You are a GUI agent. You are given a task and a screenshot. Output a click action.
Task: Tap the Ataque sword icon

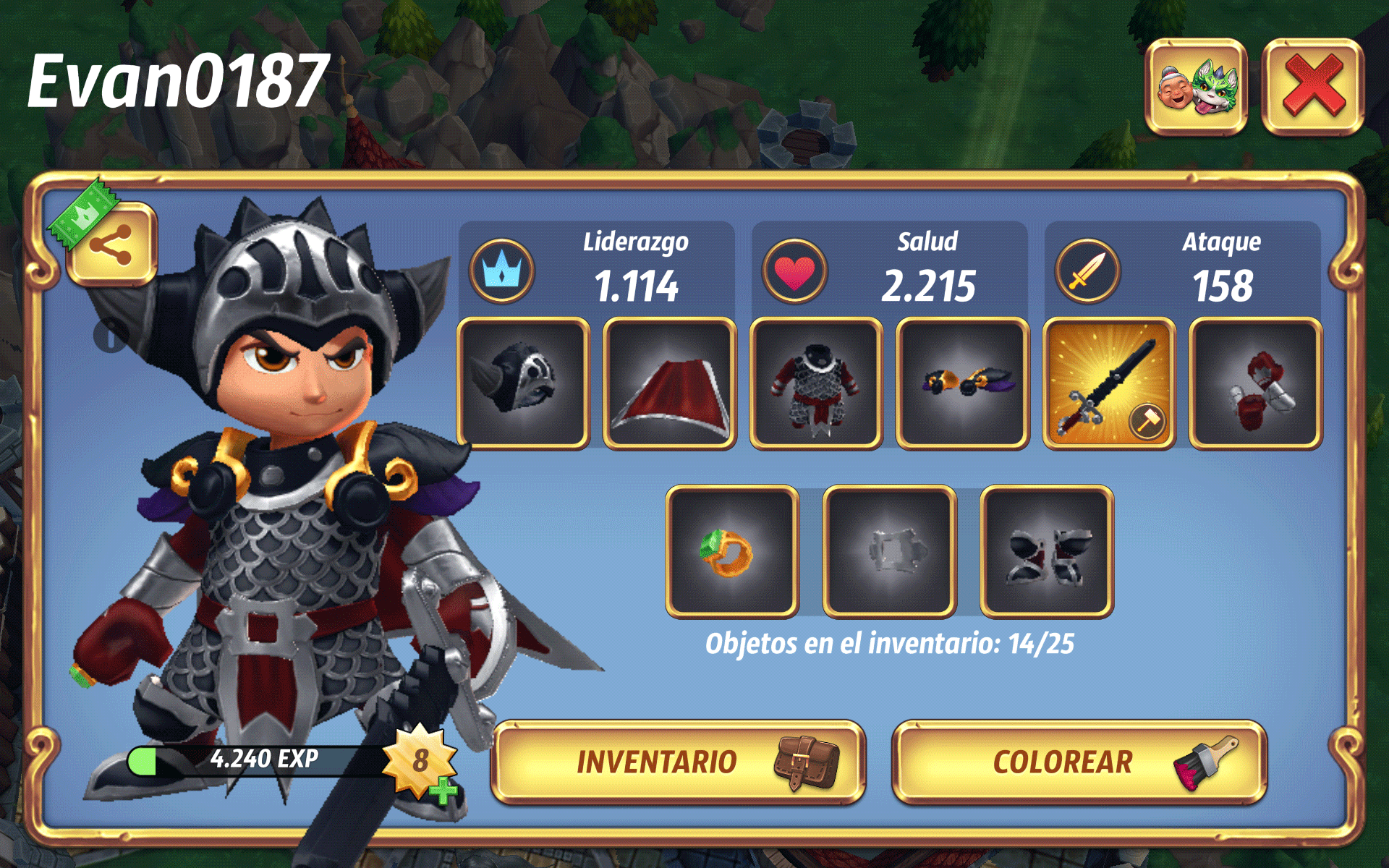(x=1087, y=271)
